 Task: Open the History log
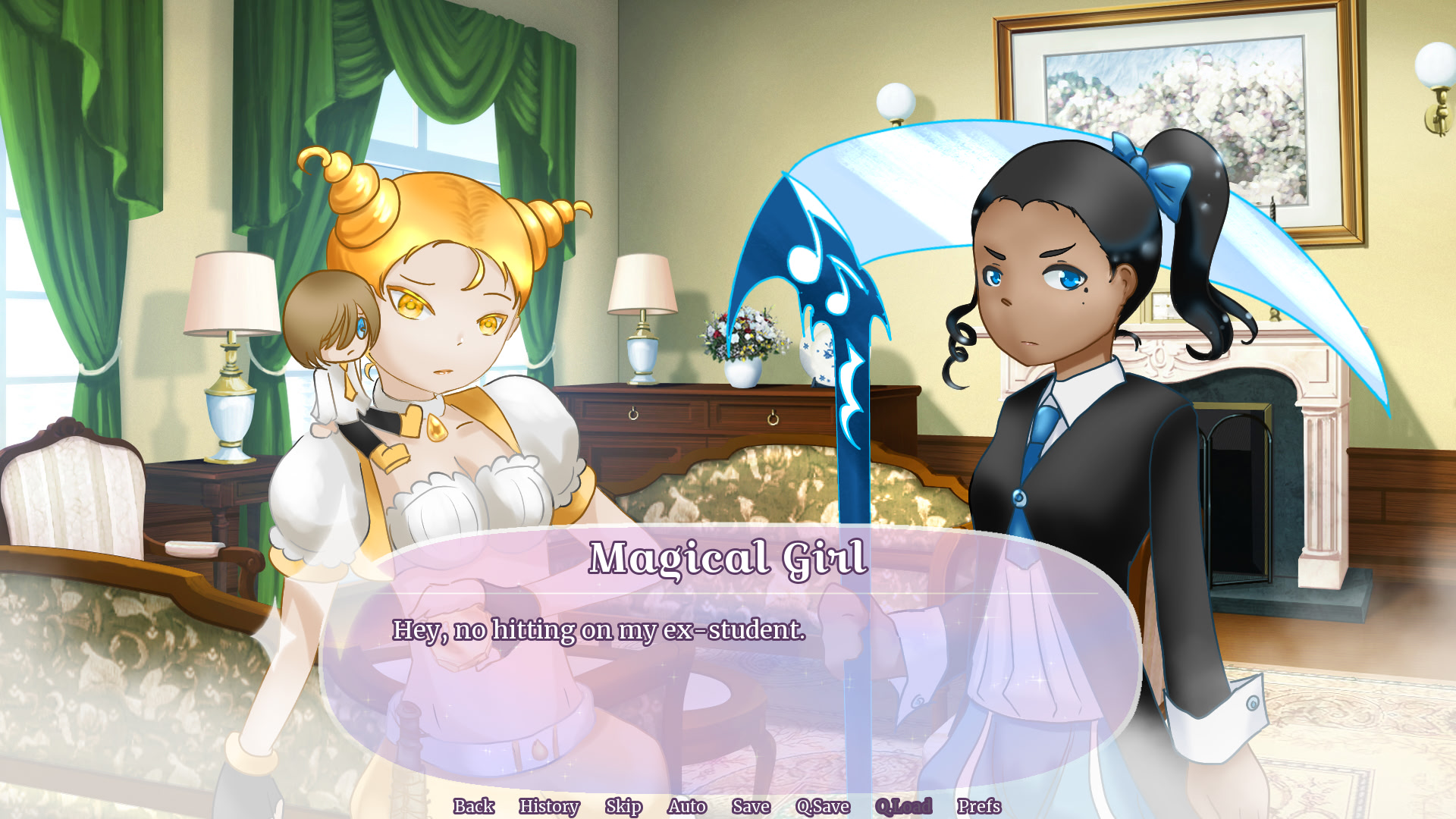pos(549,807)
